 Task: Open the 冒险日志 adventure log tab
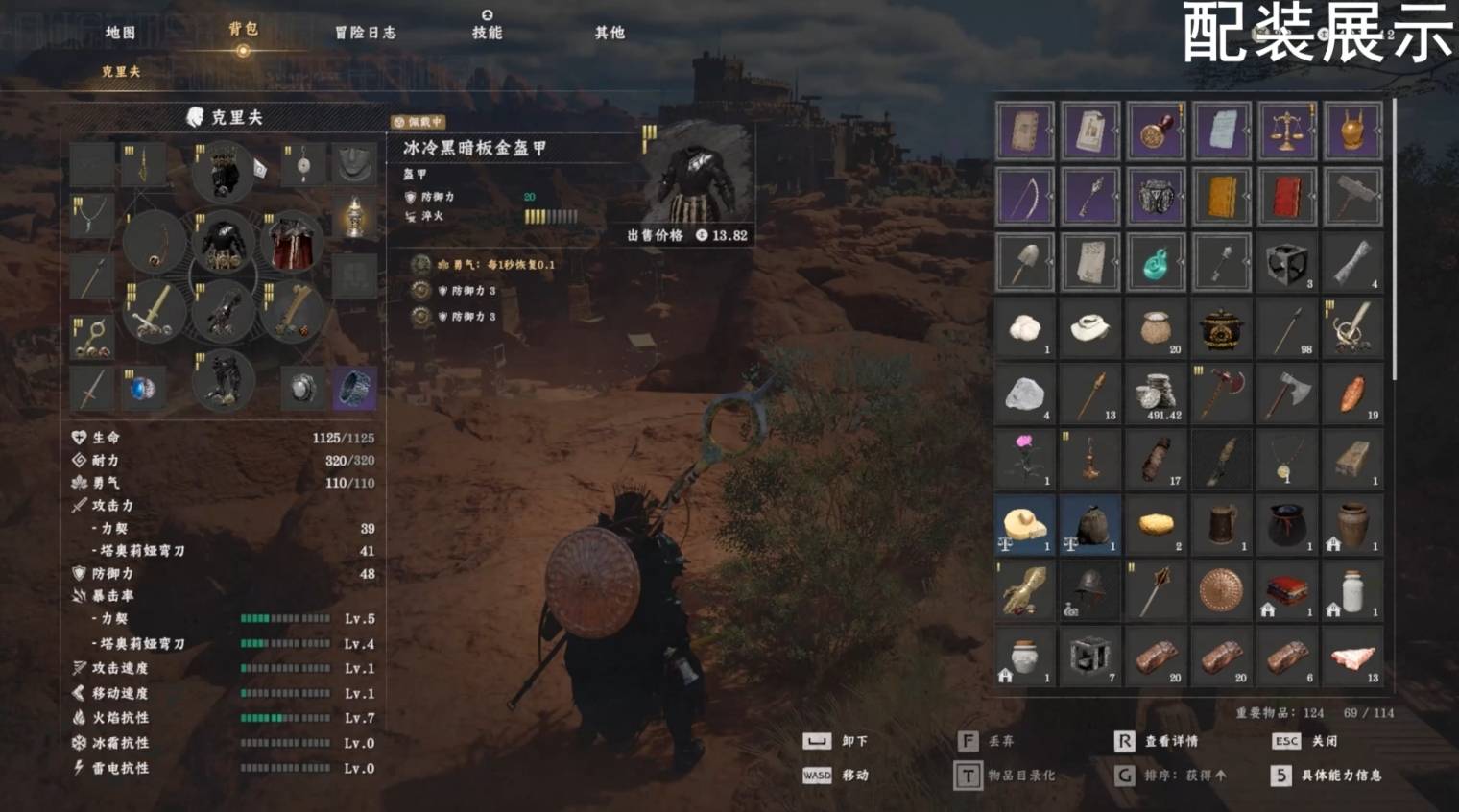coord(365,33)
